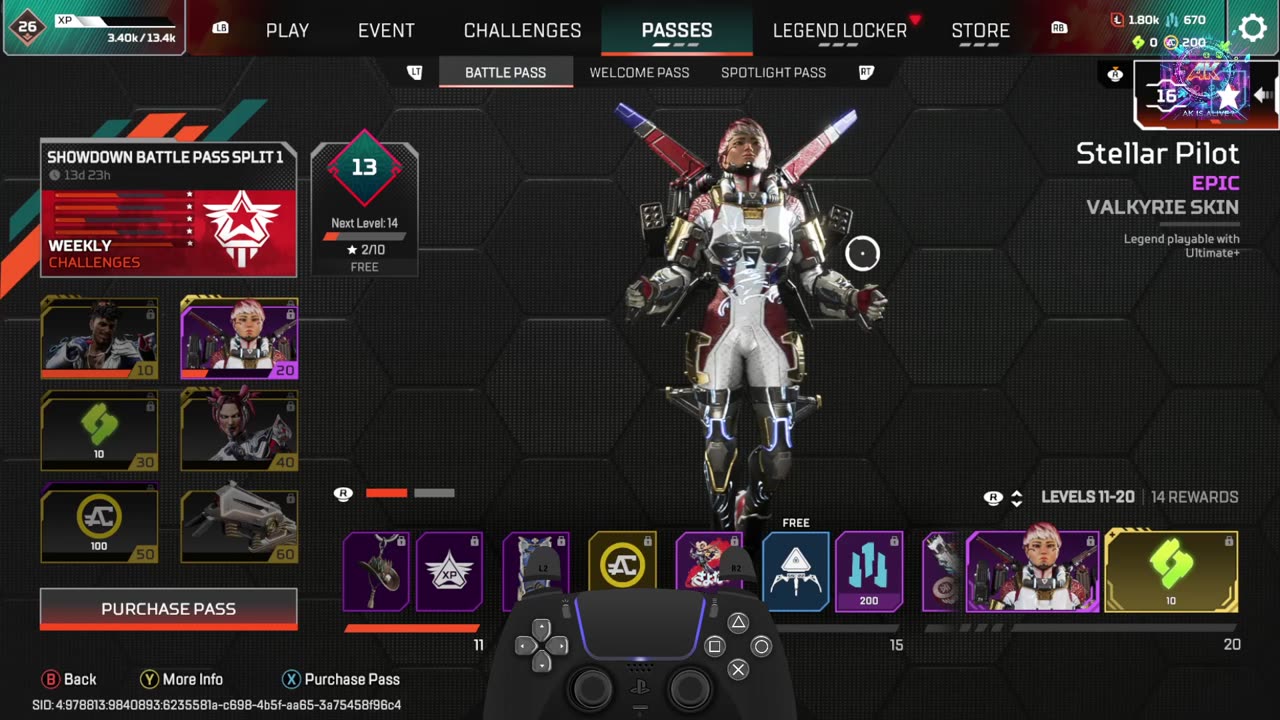Pick the level 60 weapon skin reward
1280x720 pixels.
pos(239,523)
